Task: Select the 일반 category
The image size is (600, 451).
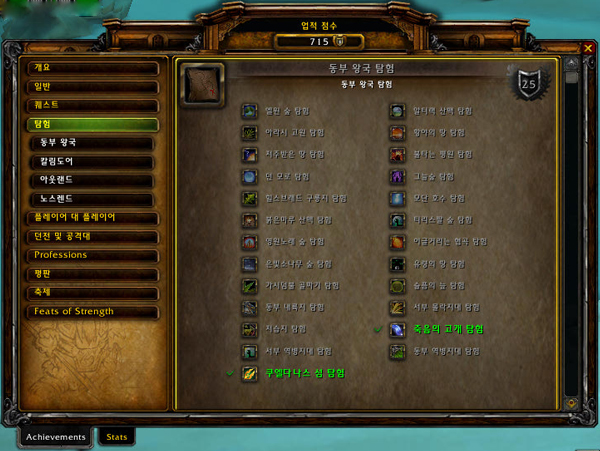Action: [92, 87]
